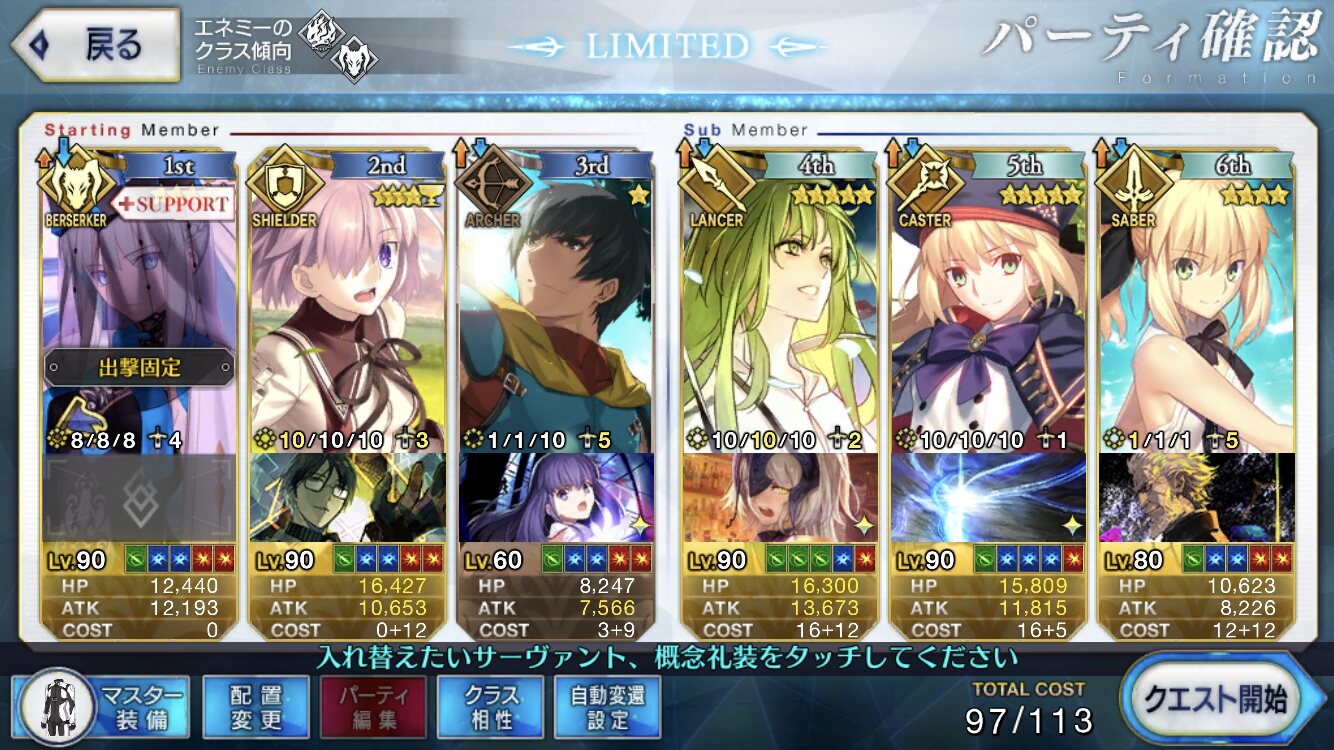
Task: Tap the Archer's purple-haired craft essence
Action: [556, 497]
